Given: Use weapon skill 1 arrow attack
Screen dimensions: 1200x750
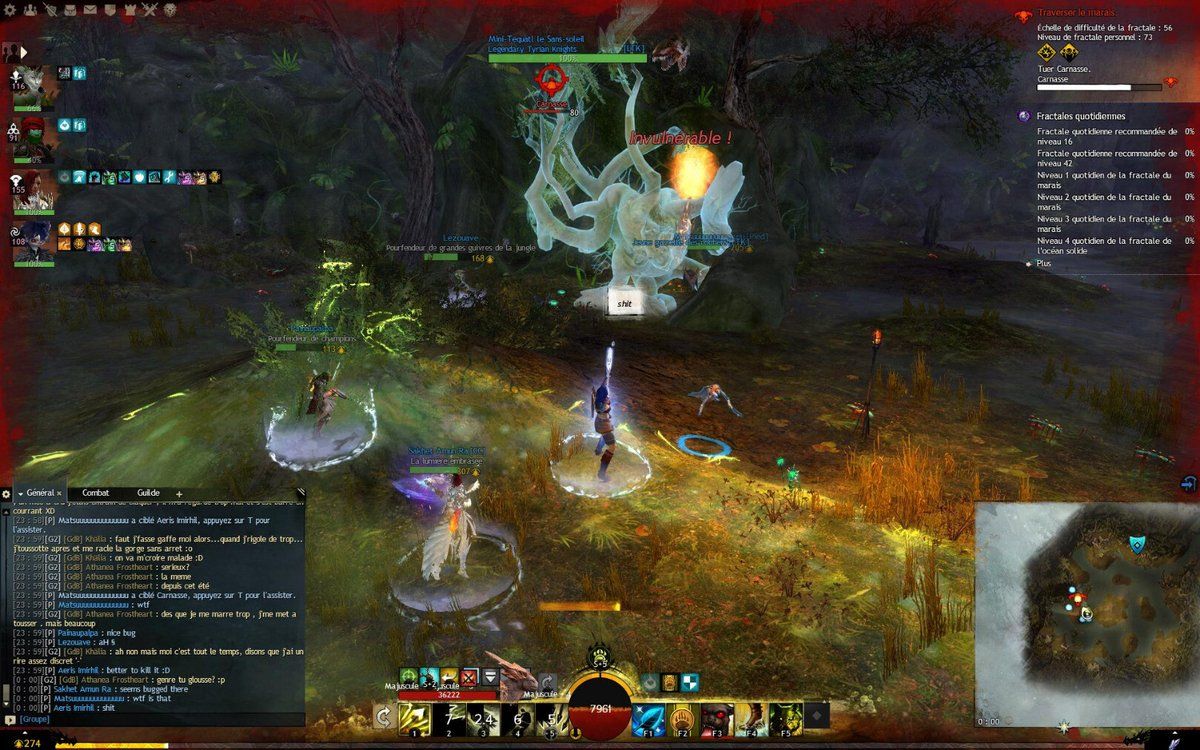Looking at the screenshot, I should tap(413, 716).
